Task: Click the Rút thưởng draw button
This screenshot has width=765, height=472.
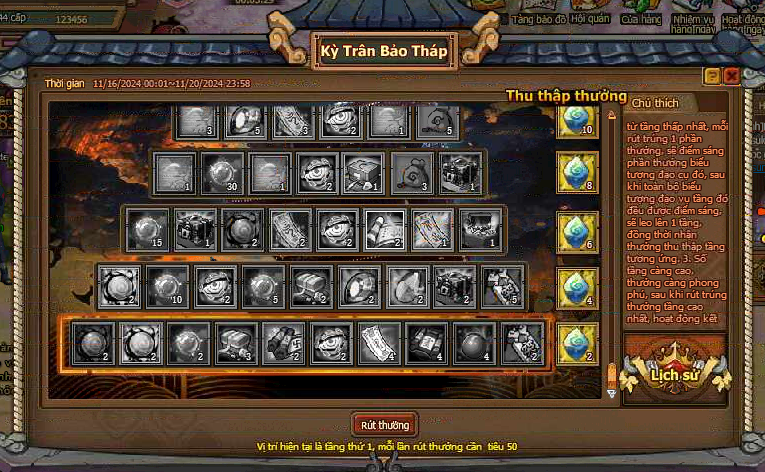Action: [x=383, y=424]
